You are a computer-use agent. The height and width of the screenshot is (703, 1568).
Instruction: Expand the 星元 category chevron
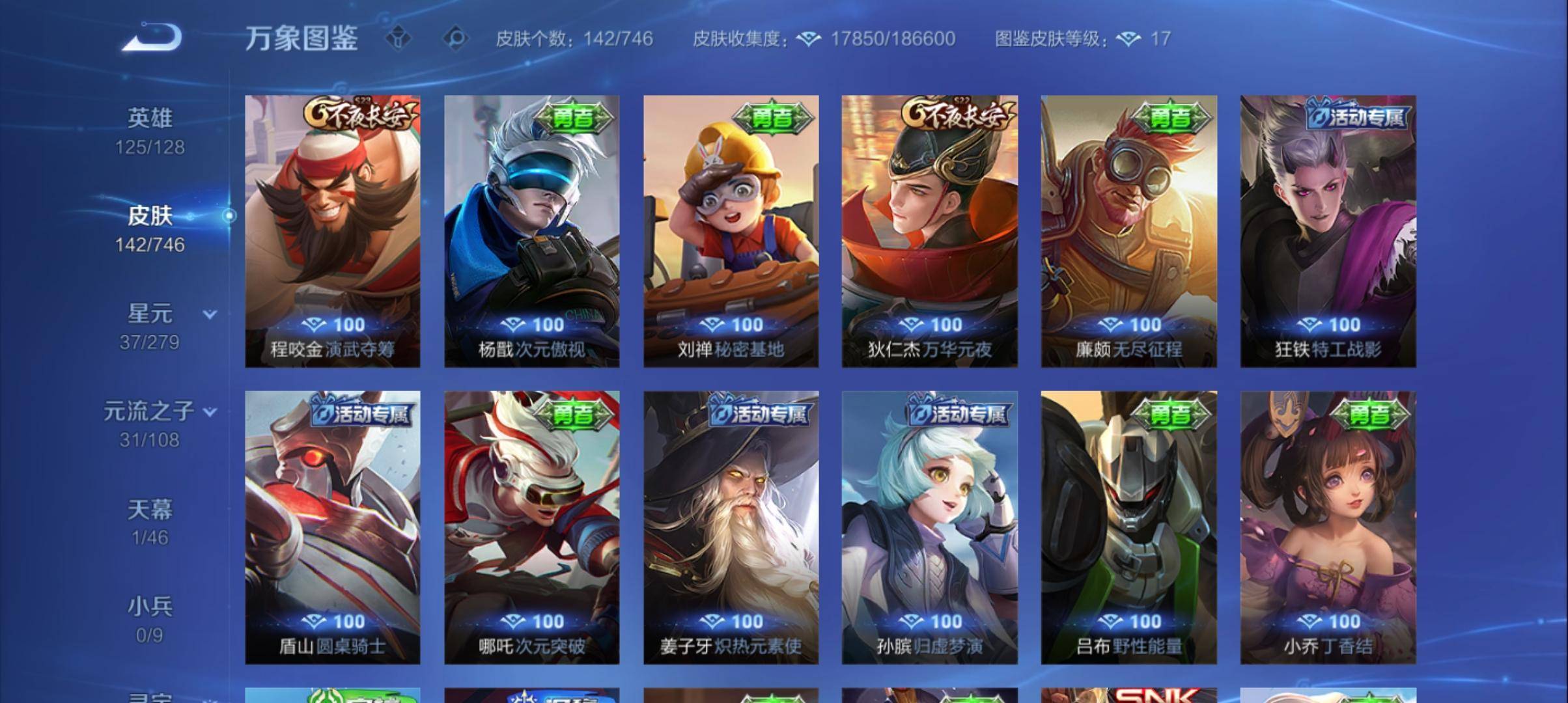click(209, 315)
